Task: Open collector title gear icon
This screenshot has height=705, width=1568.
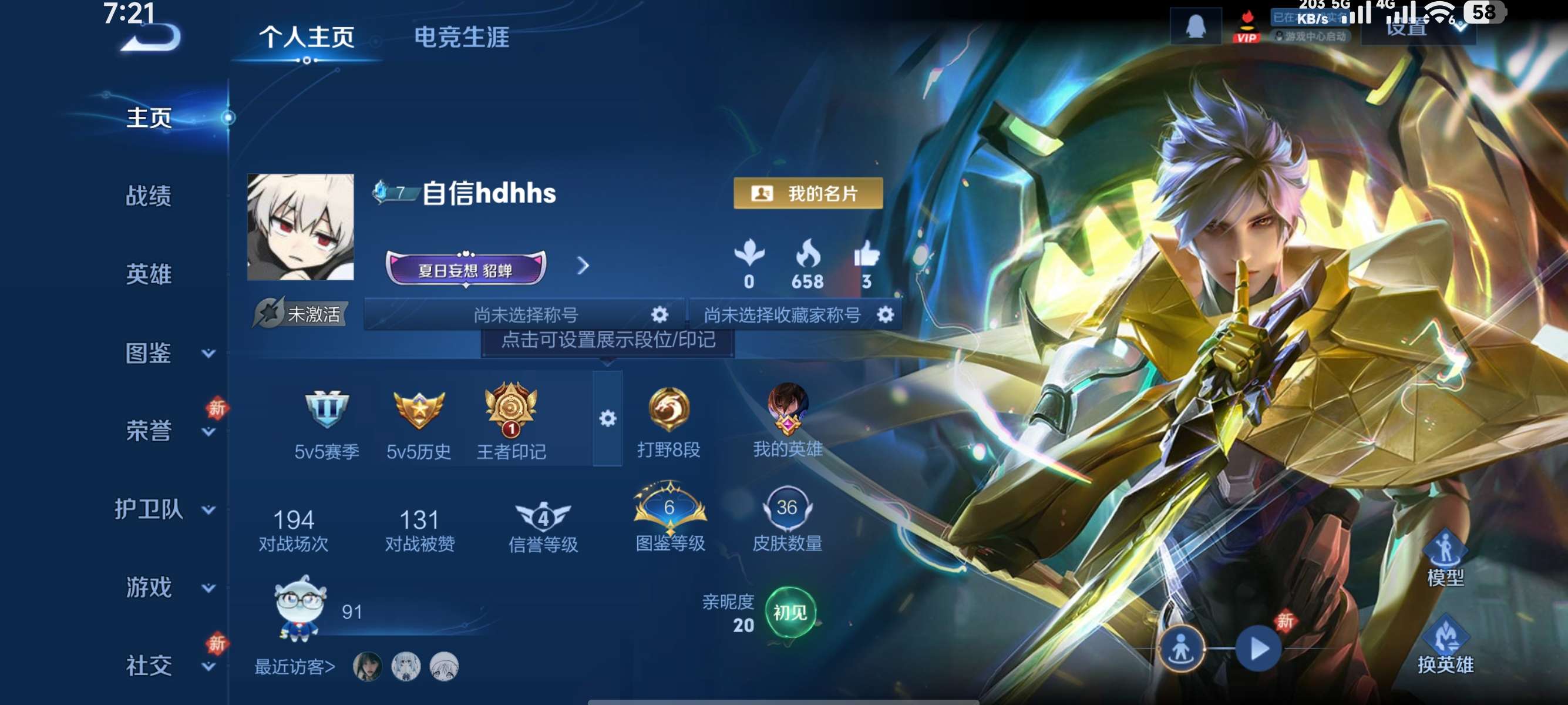Action: coord(886,314)
